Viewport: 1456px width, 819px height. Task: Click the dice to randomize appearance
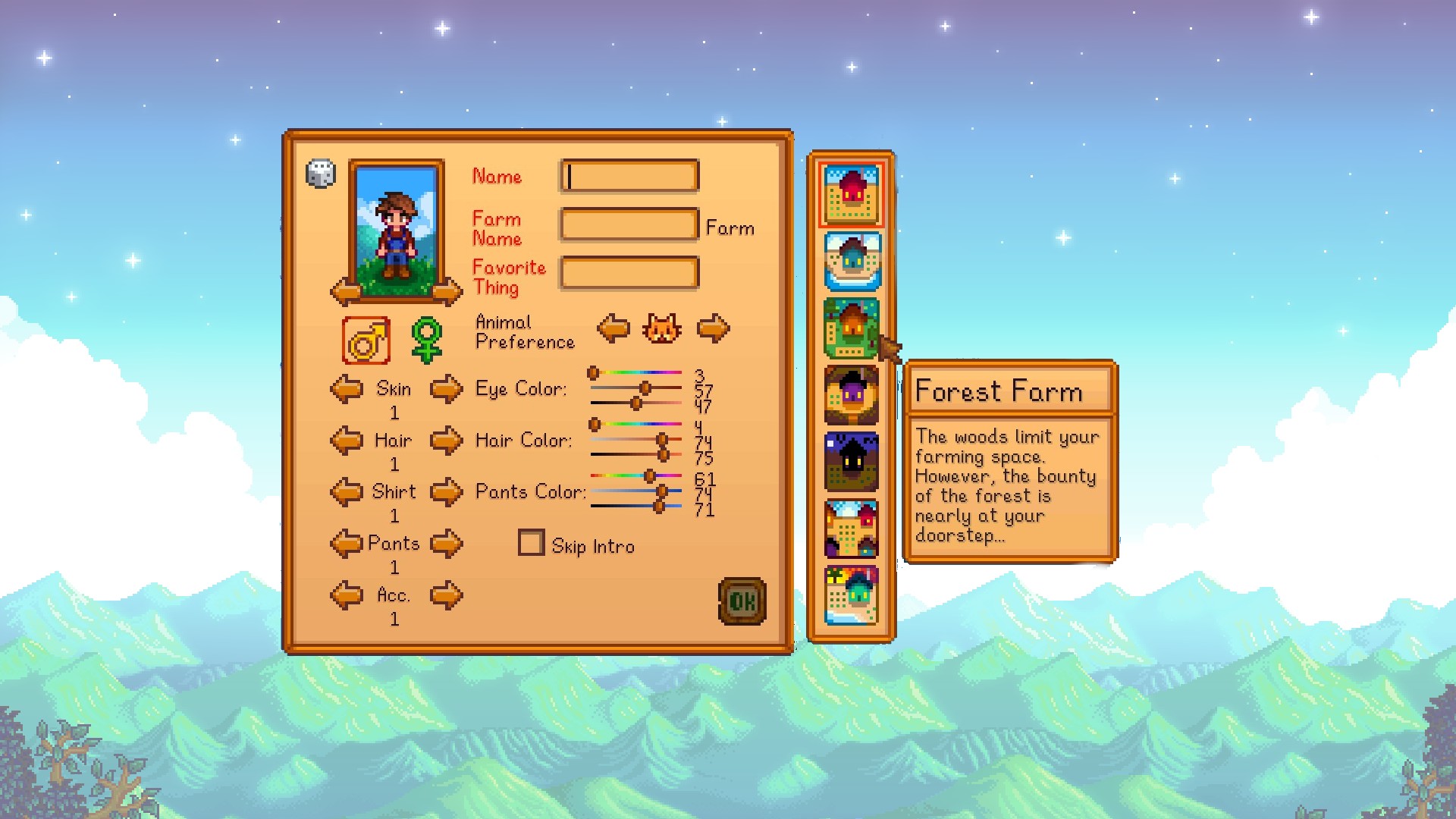(319, 173)
